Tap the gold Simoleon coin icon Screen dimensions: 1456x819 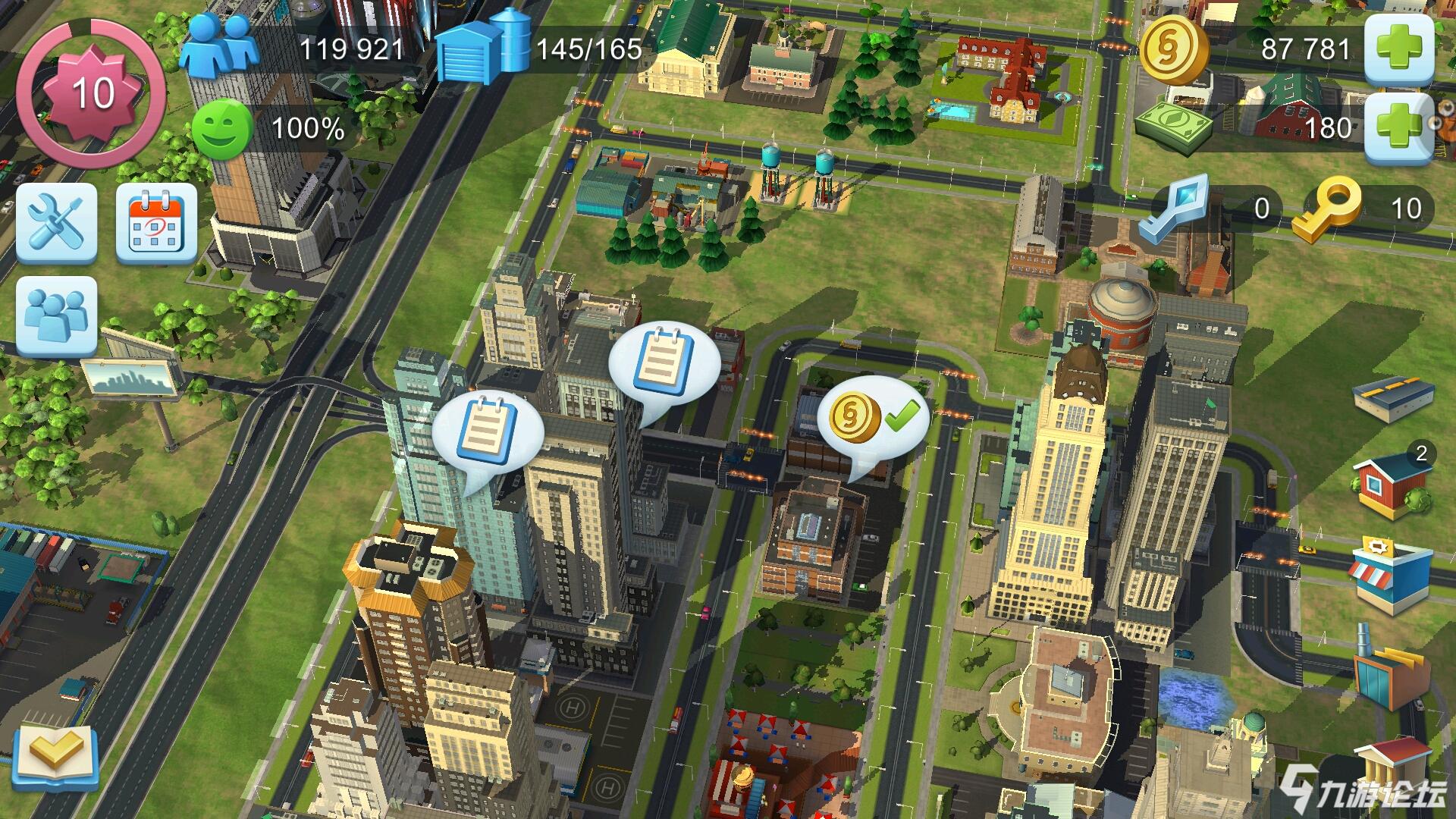click(x=1174, y=49)
